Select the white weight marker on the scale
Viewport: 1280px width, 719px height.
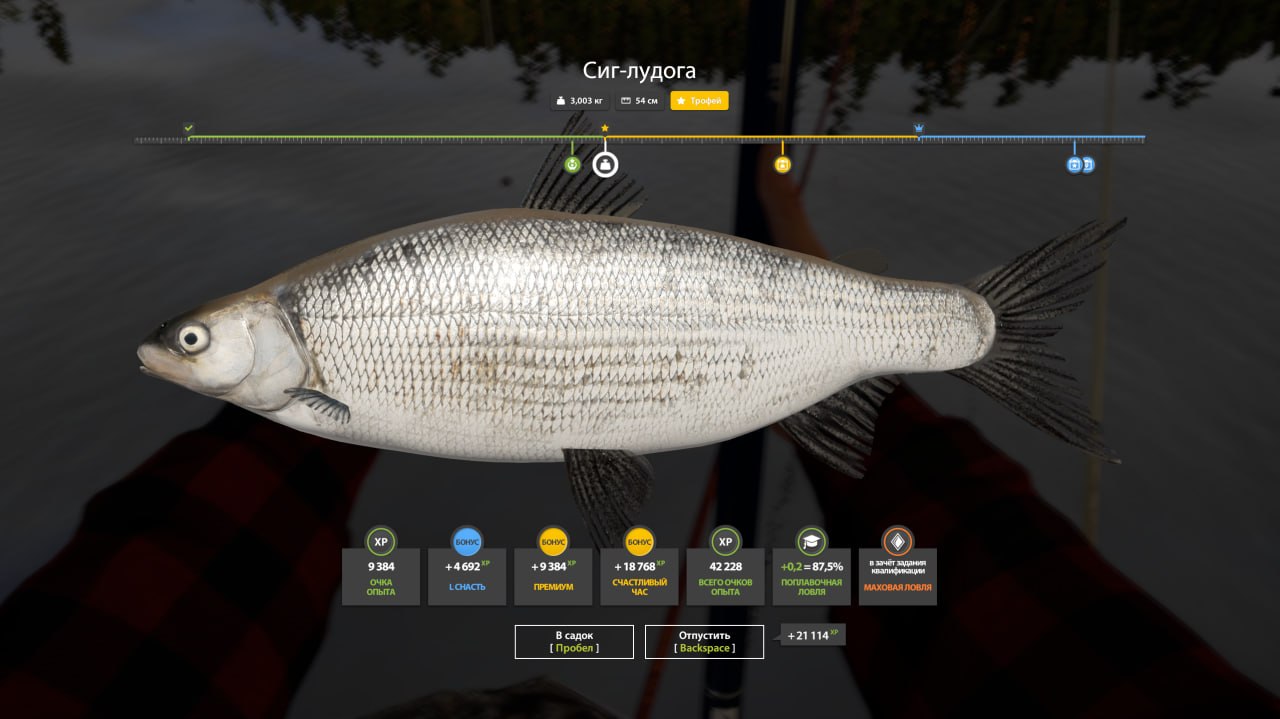[x=604, y=164]
